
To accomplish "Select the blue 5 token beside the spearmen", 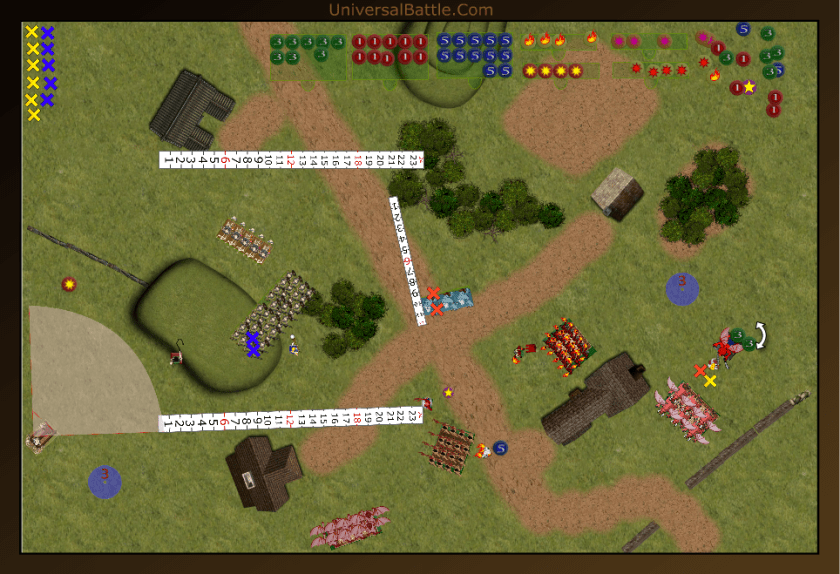I will click(500, 448).
